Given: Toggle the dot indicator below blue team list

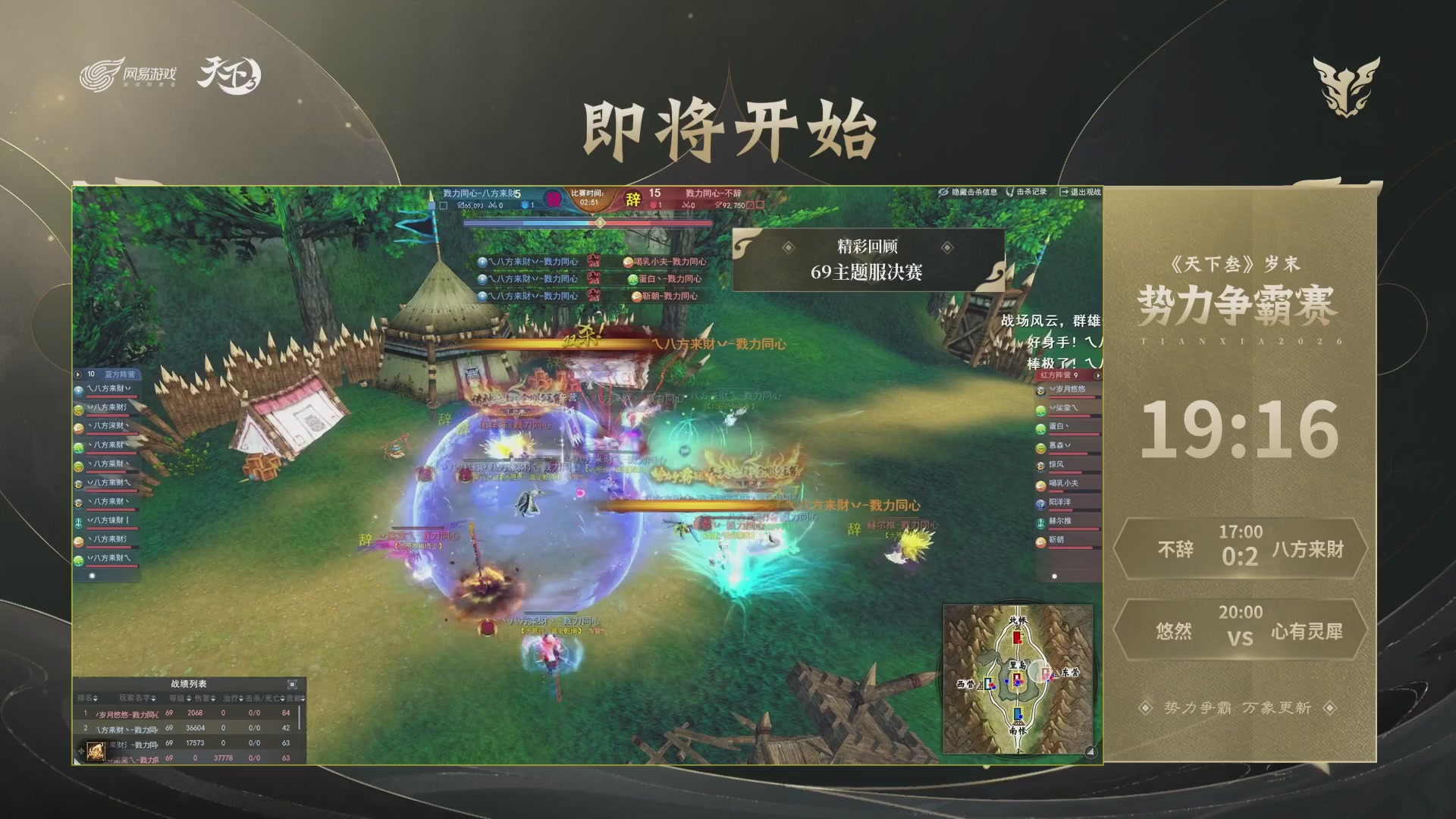Looking at the screenshot, I should [x=92, y=575].
